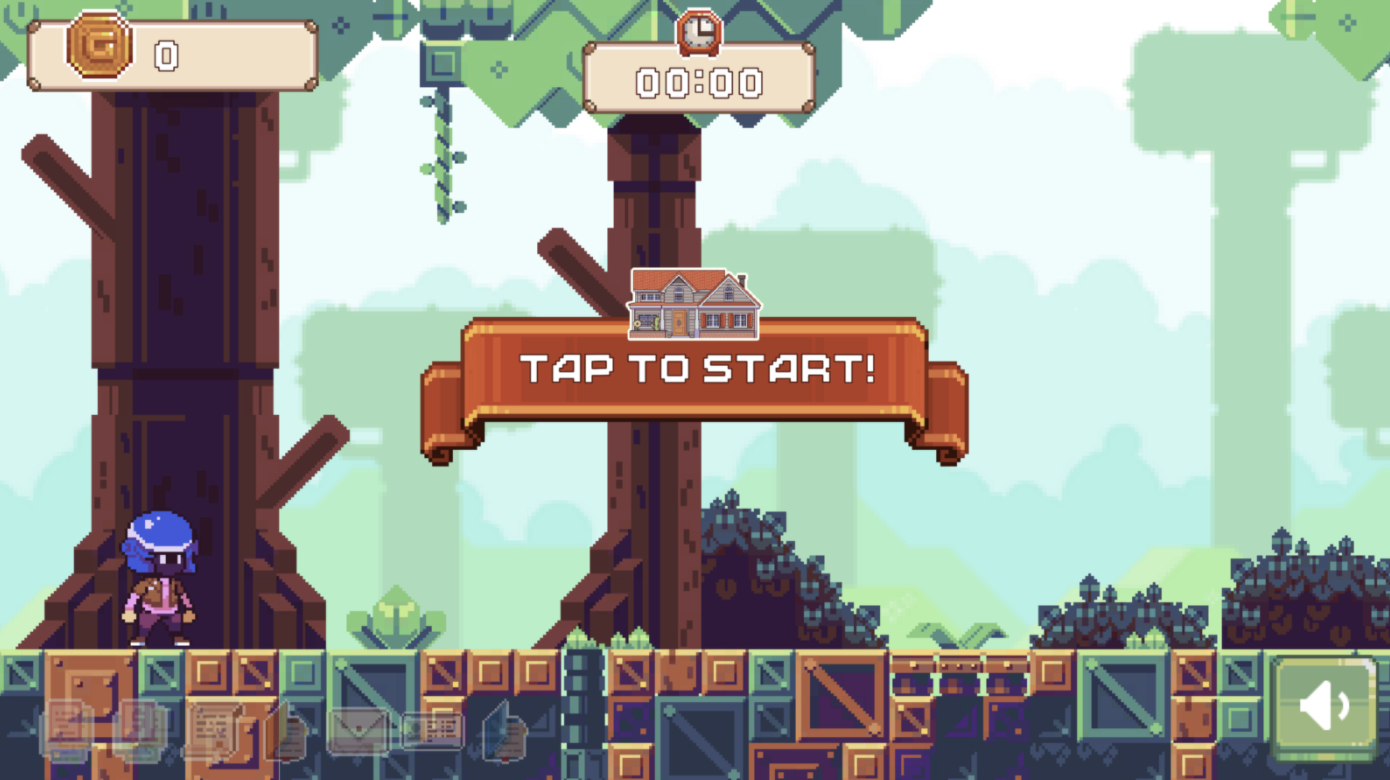1390x780 pixels.
Task: Select the faded paper scroll icon
Action: point(212,728)
